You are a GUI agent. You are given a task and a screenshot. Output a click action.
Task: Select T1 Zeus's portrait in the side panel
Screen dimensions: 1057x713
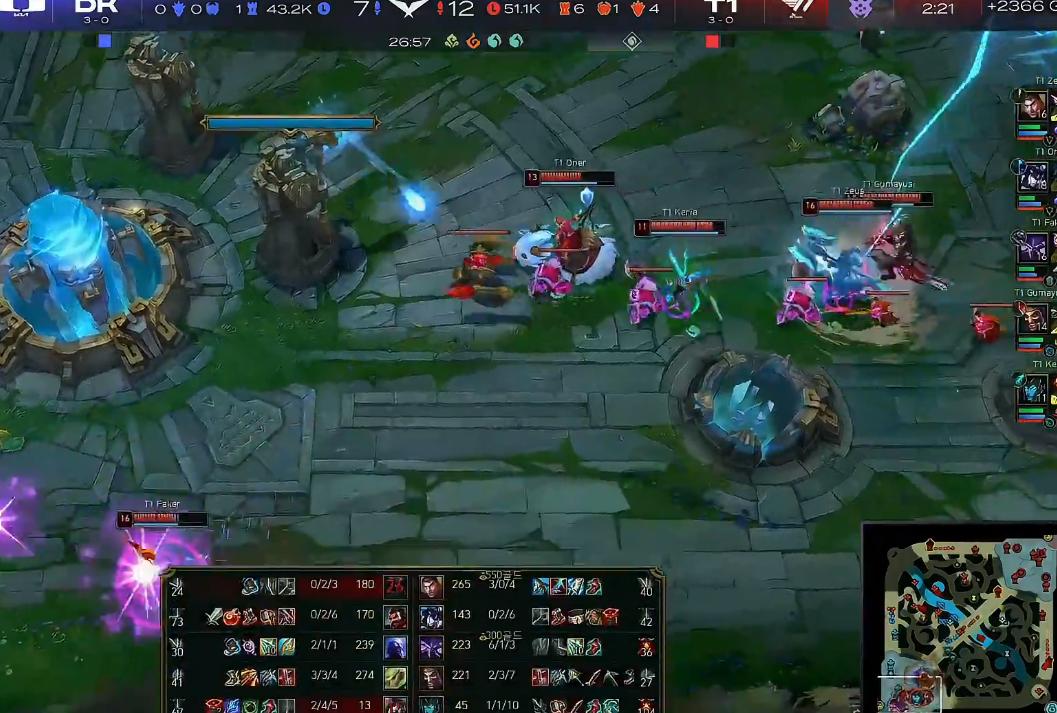click(x=1033, y=107)
